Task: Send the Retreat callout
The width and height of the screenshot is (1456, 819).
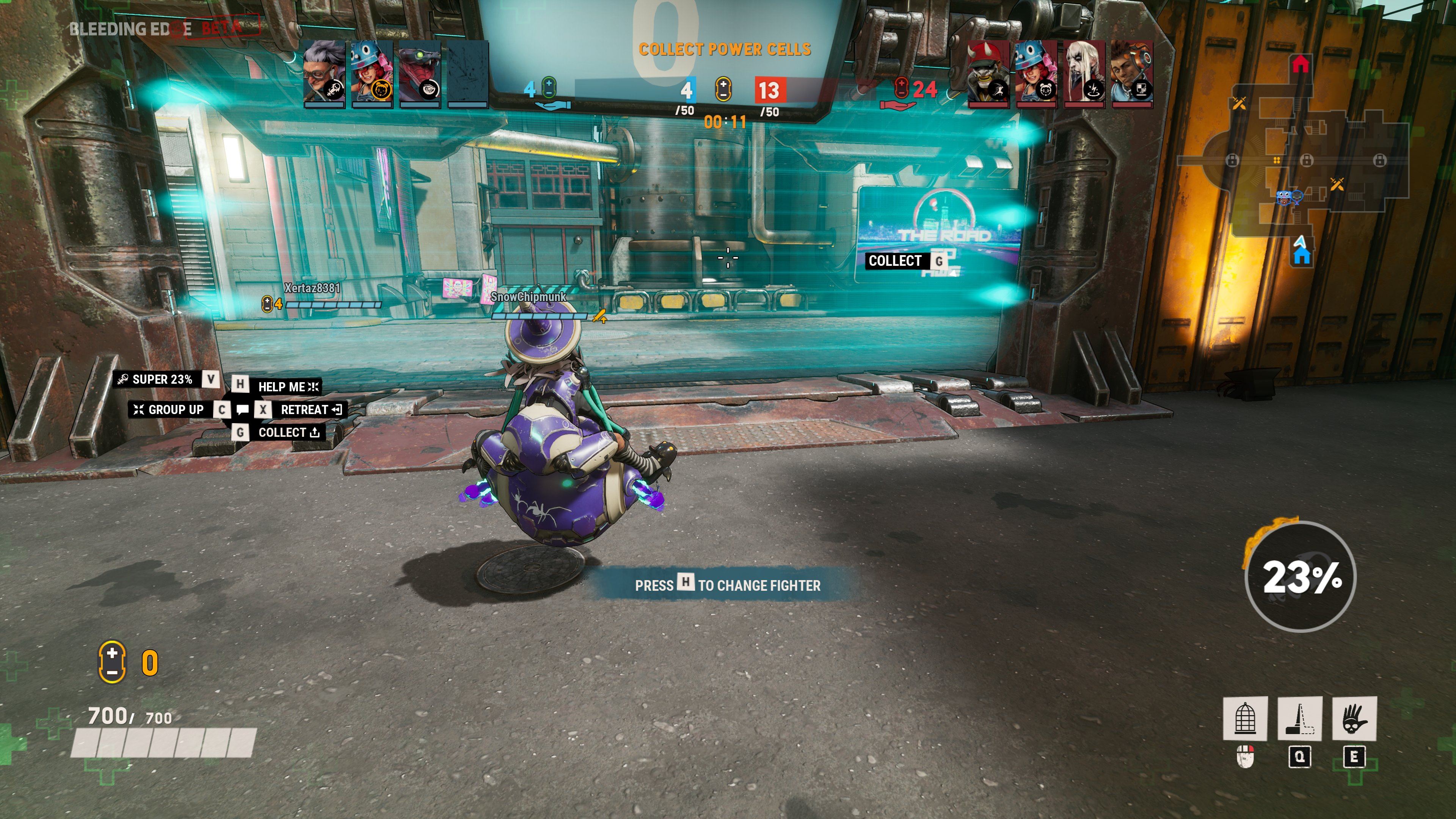Action: [304, 410]
